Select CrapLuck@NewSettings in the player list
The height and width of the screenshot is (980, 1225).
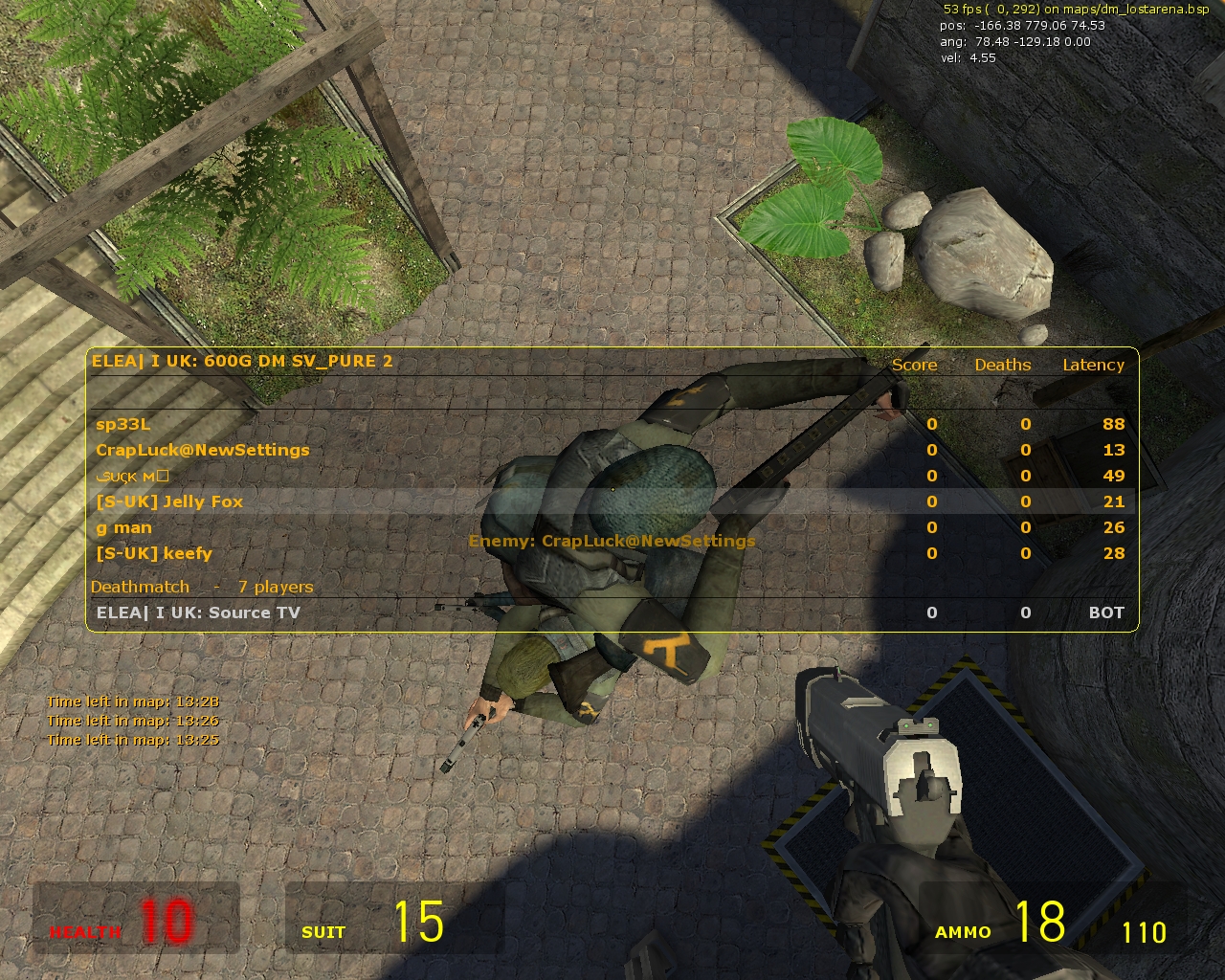click(202, 450)
